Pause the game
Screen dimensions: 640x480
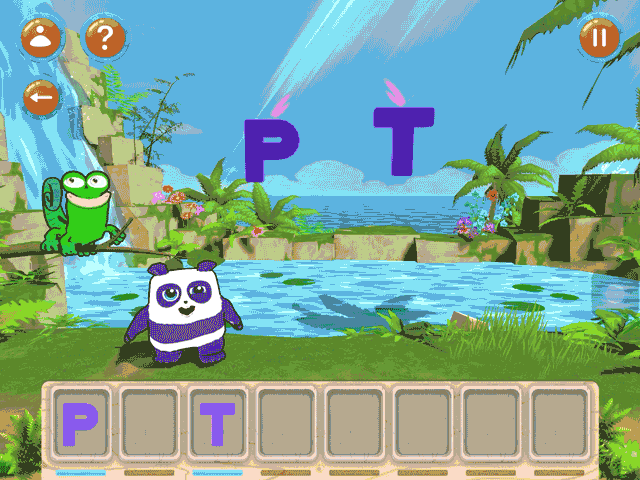(x=599, y=39)
